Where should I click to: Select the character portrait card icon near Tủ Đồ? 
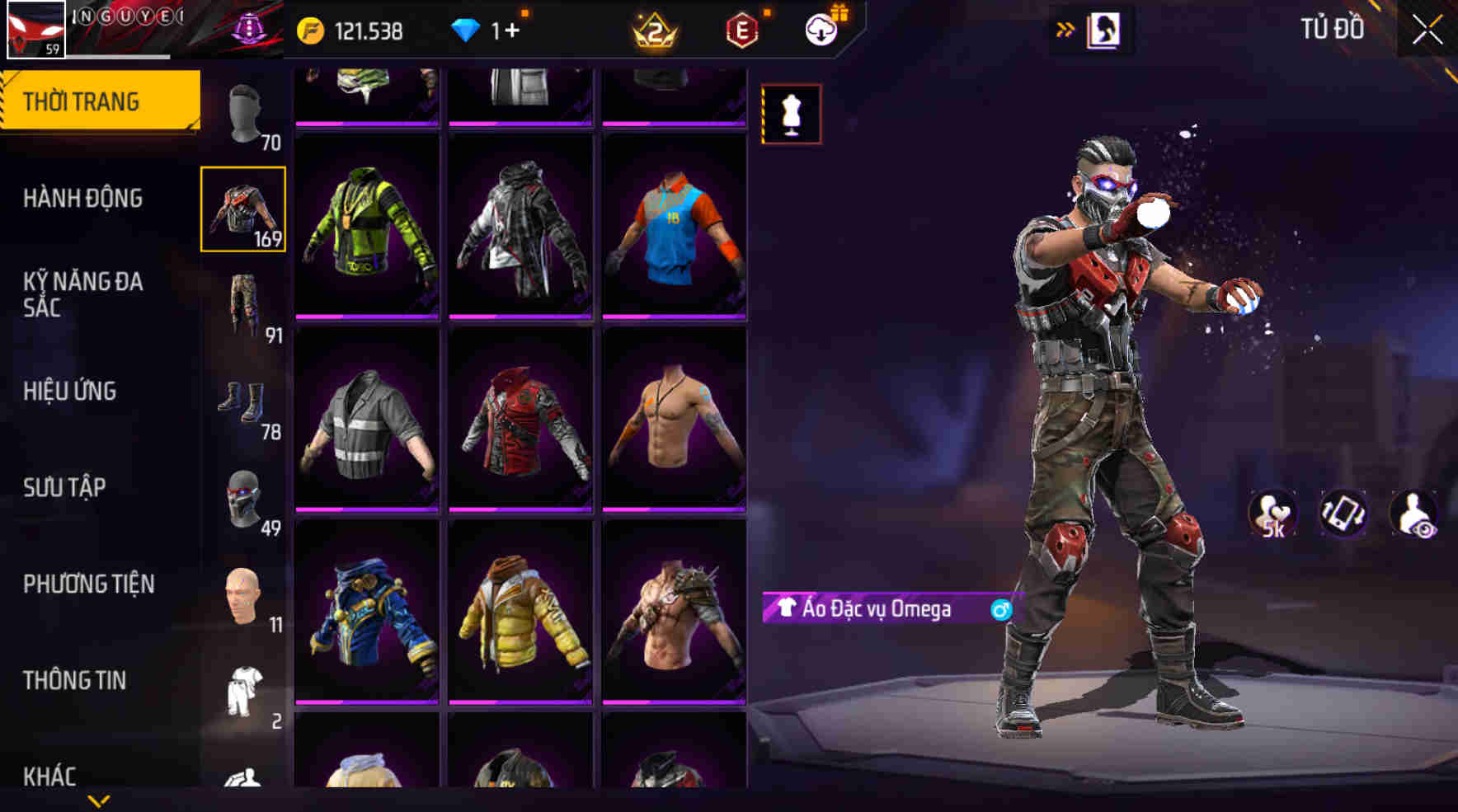pos(1103,28)
